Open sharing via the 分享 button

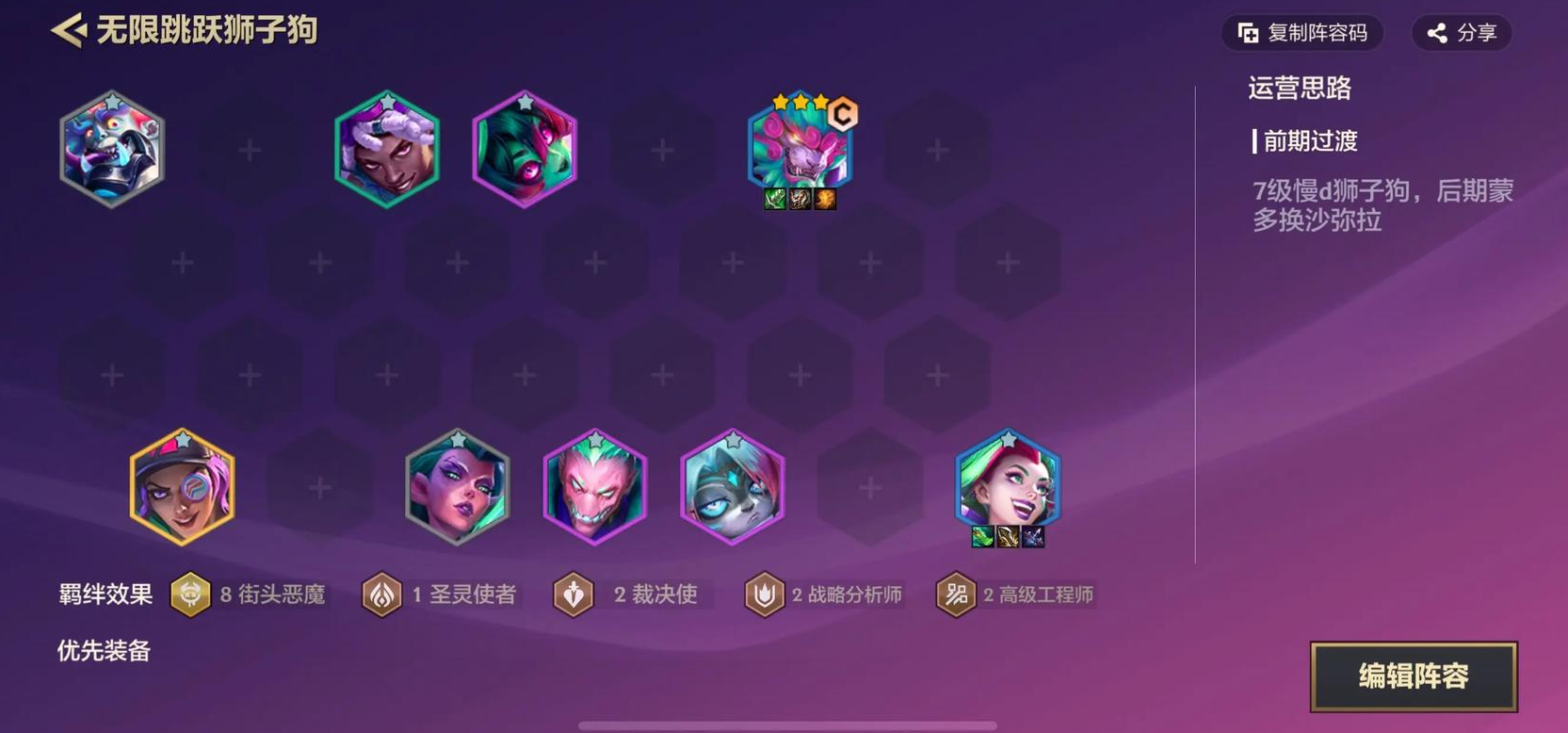[x=1461, y=31]
